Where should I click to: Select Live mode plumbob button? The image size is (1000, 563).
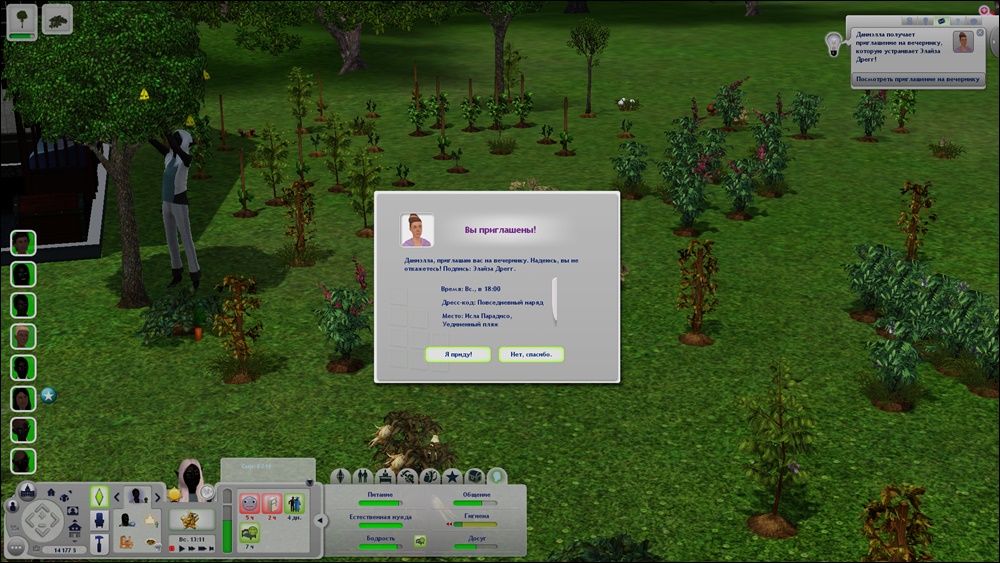pos(99,495)
